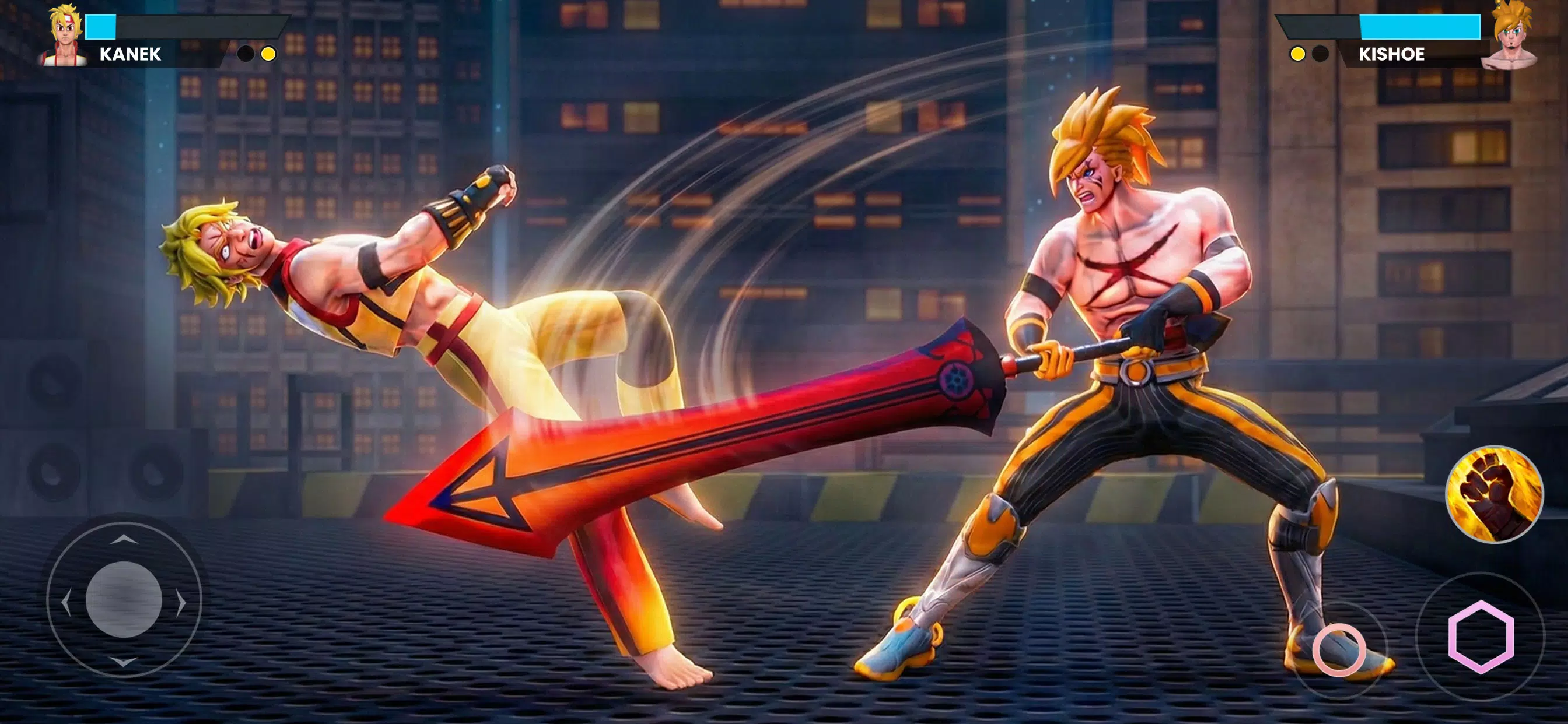The image size is (1568, 724).
Task: Select Kanek's character portrait
Action: click(x=65, y=33)
